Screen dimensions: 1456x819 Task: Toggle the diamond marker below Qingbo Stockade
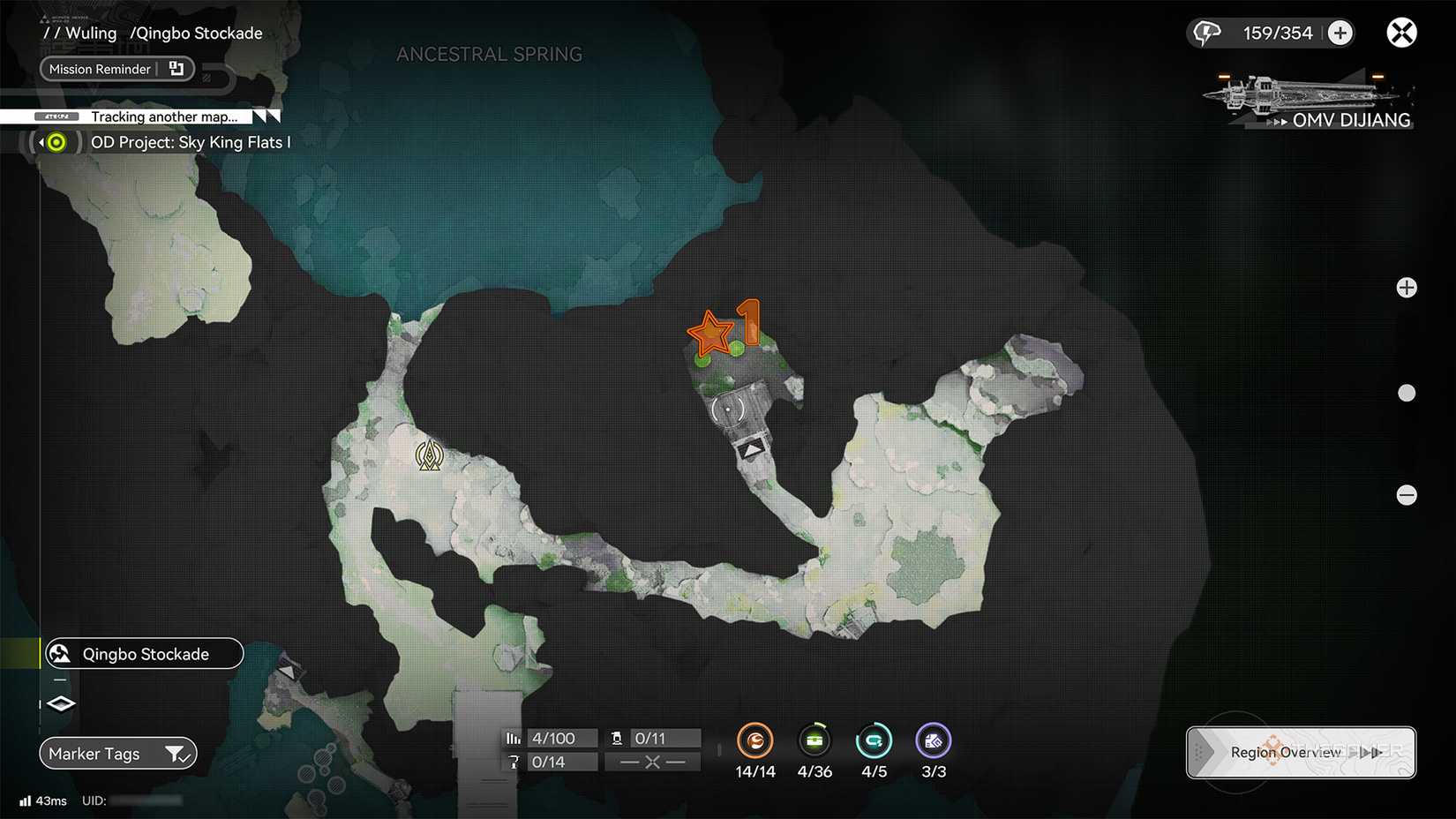pyautogui.click(x=59, y=703)
